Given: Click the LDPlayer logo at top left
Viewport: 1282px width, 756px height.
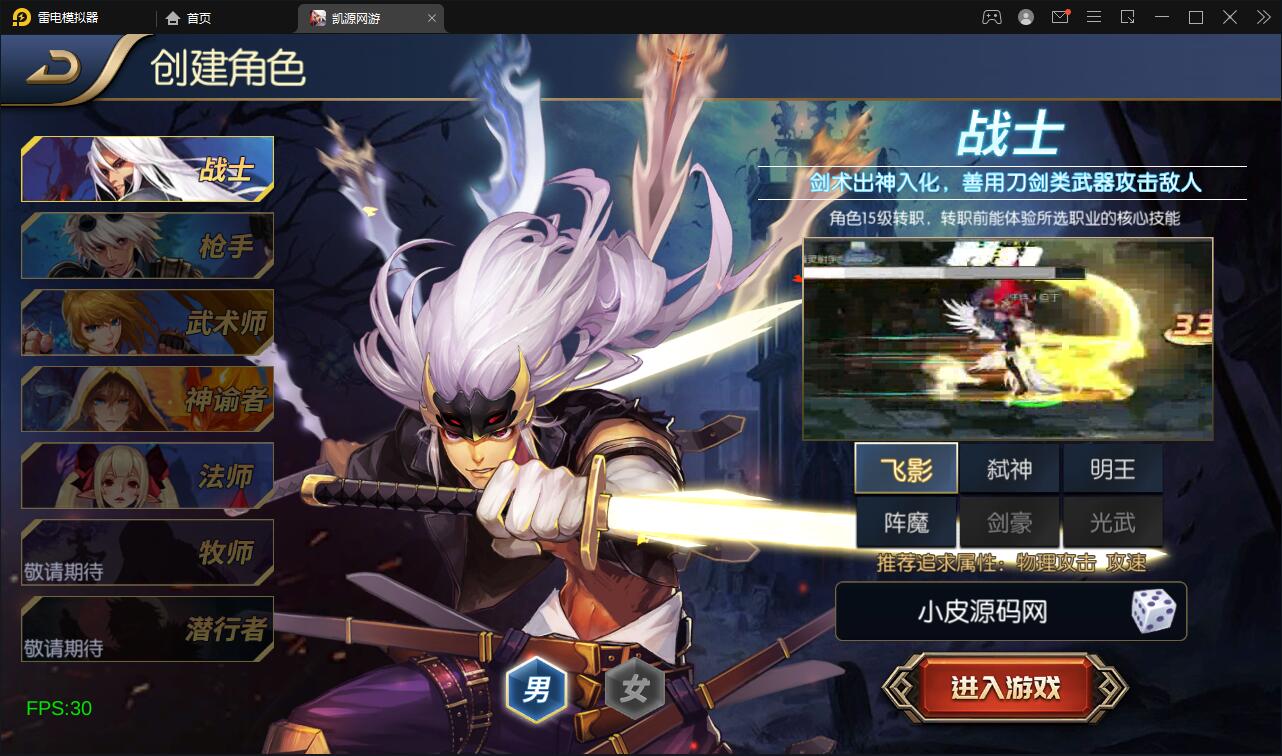Looking at the screenshot, I should tap(22, 17).
